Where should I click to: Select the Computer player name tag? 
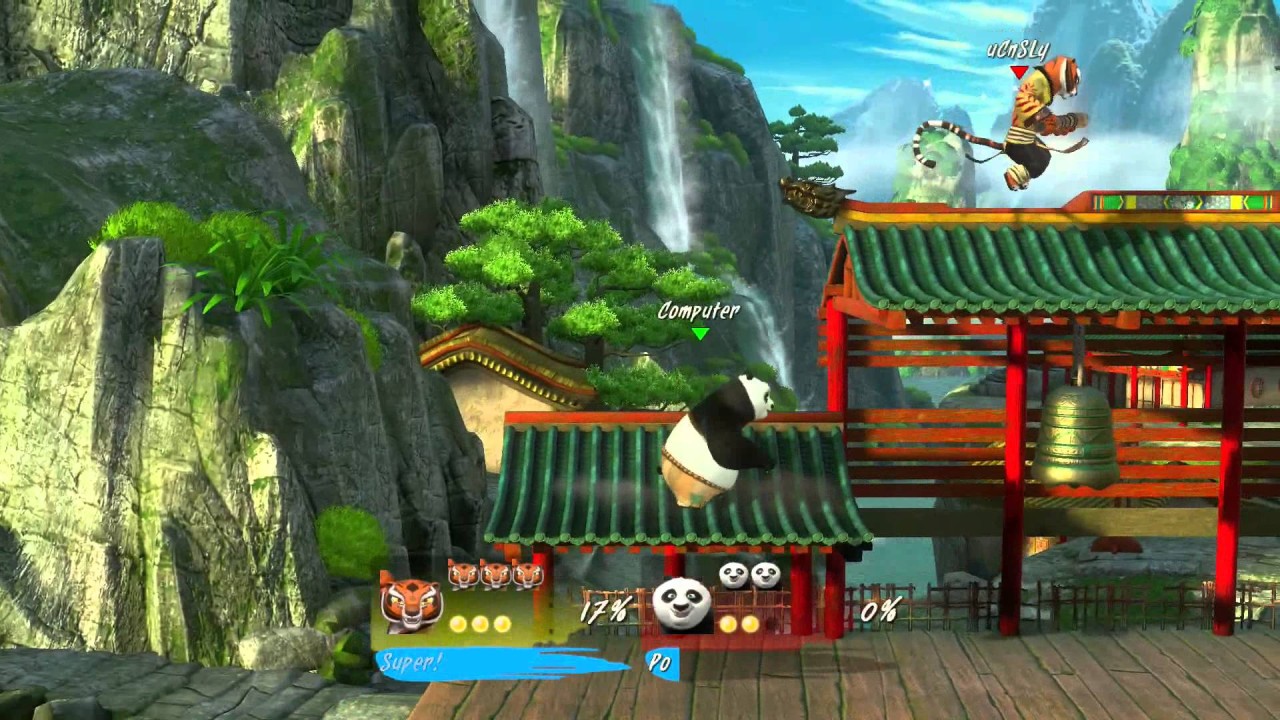[x=699, y=311]
